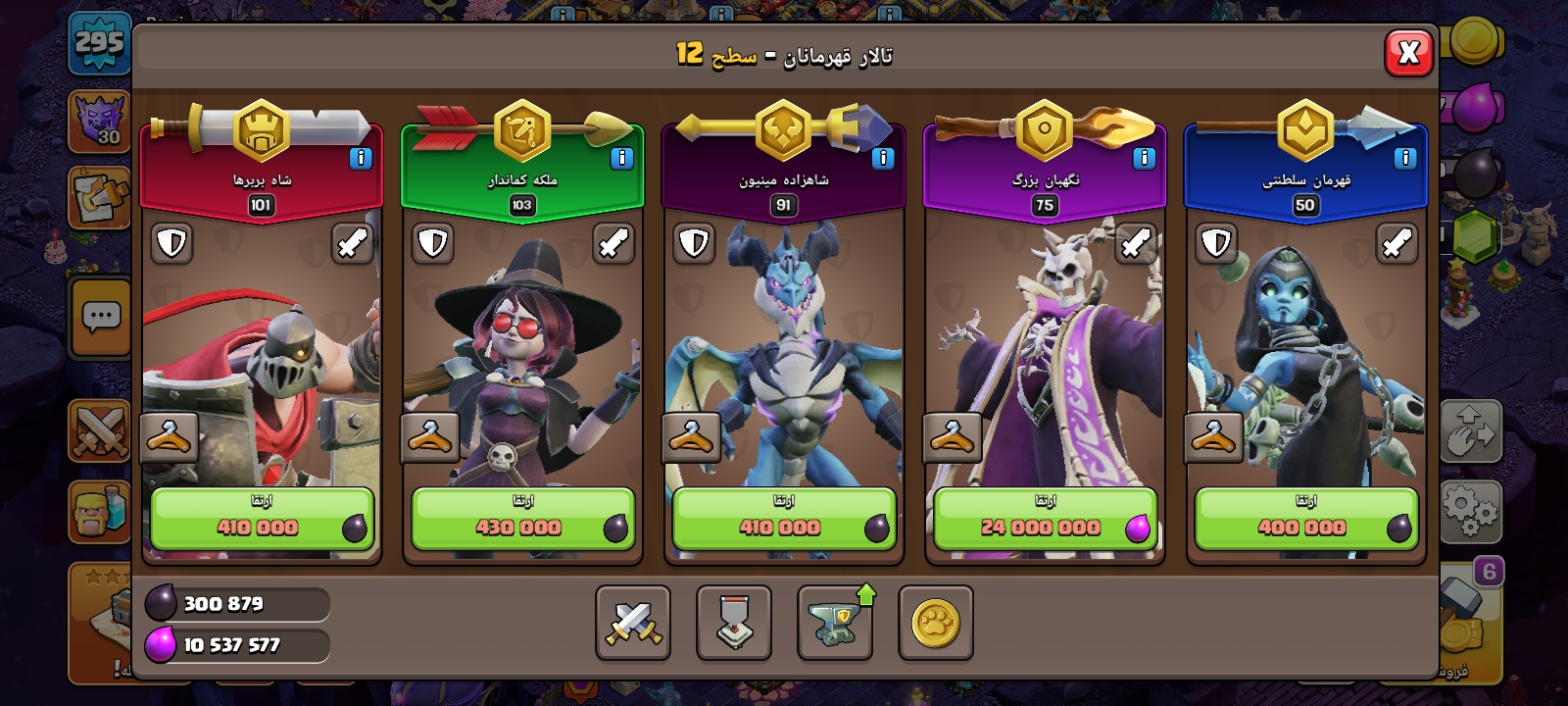Show Archer Queen info details
The width and height of the screenshot is (1568, 706).
click(x=621, y=158)
